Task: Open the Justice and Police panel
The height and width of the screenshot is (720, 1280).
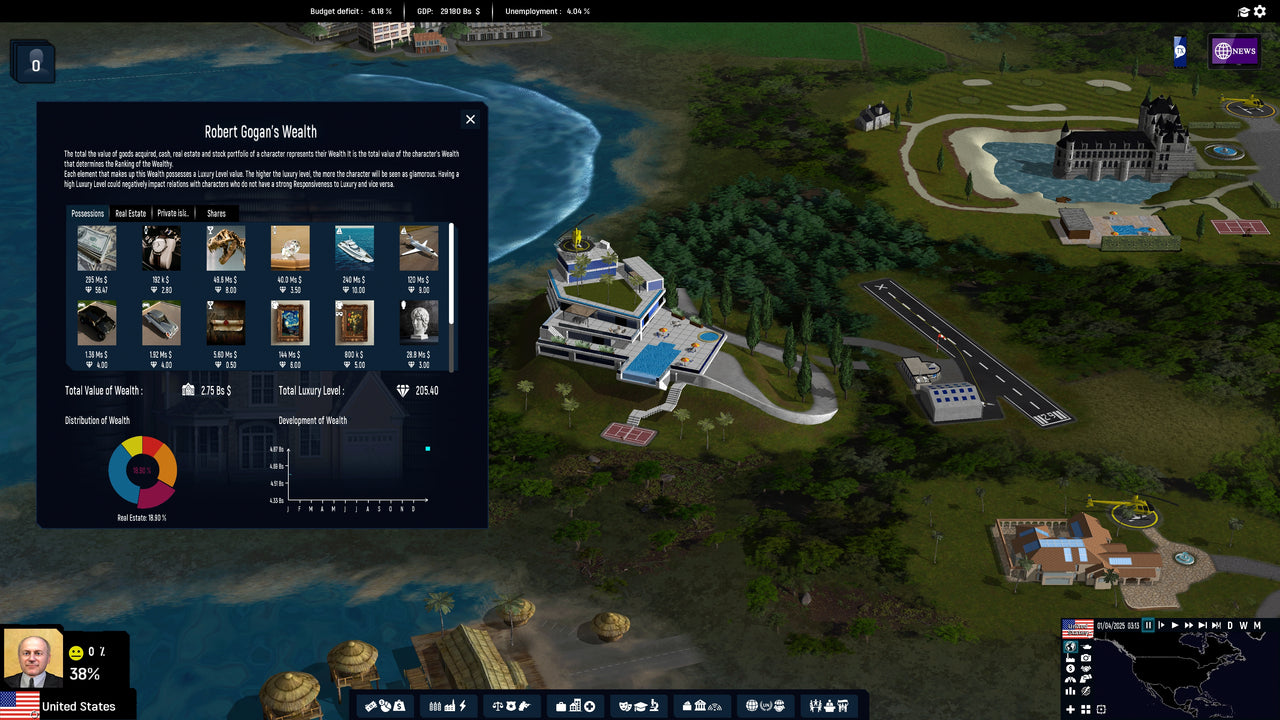Action: tap(510, 705)
